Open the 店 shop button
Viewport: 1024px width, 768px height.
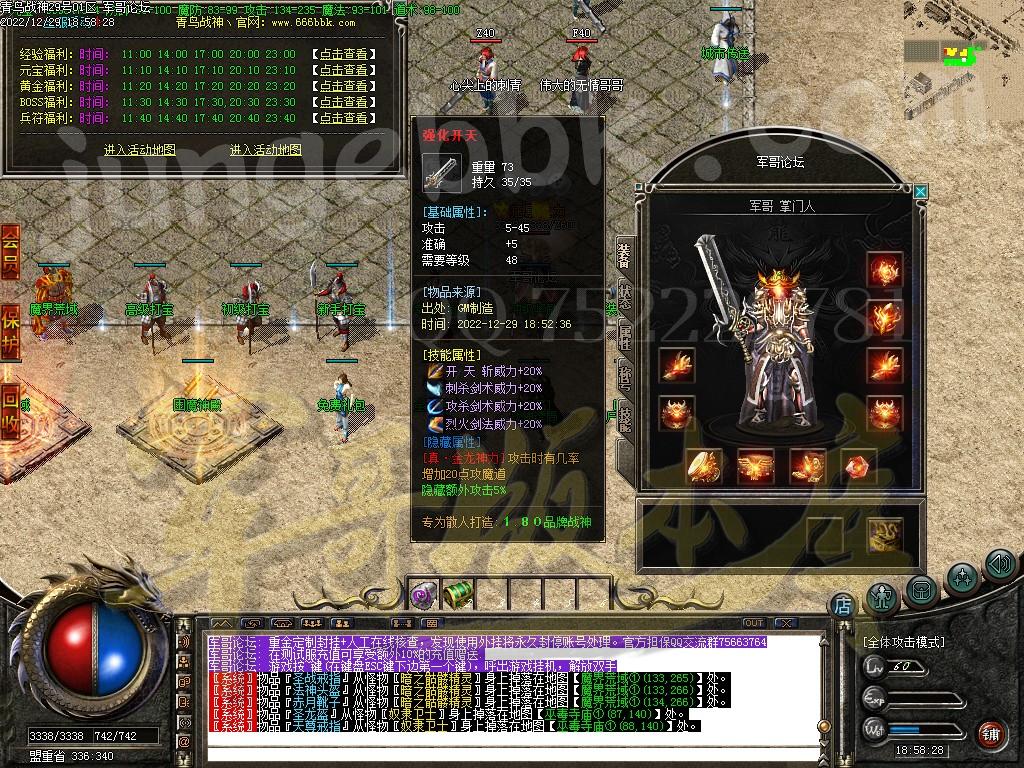(x=843, y=605)
